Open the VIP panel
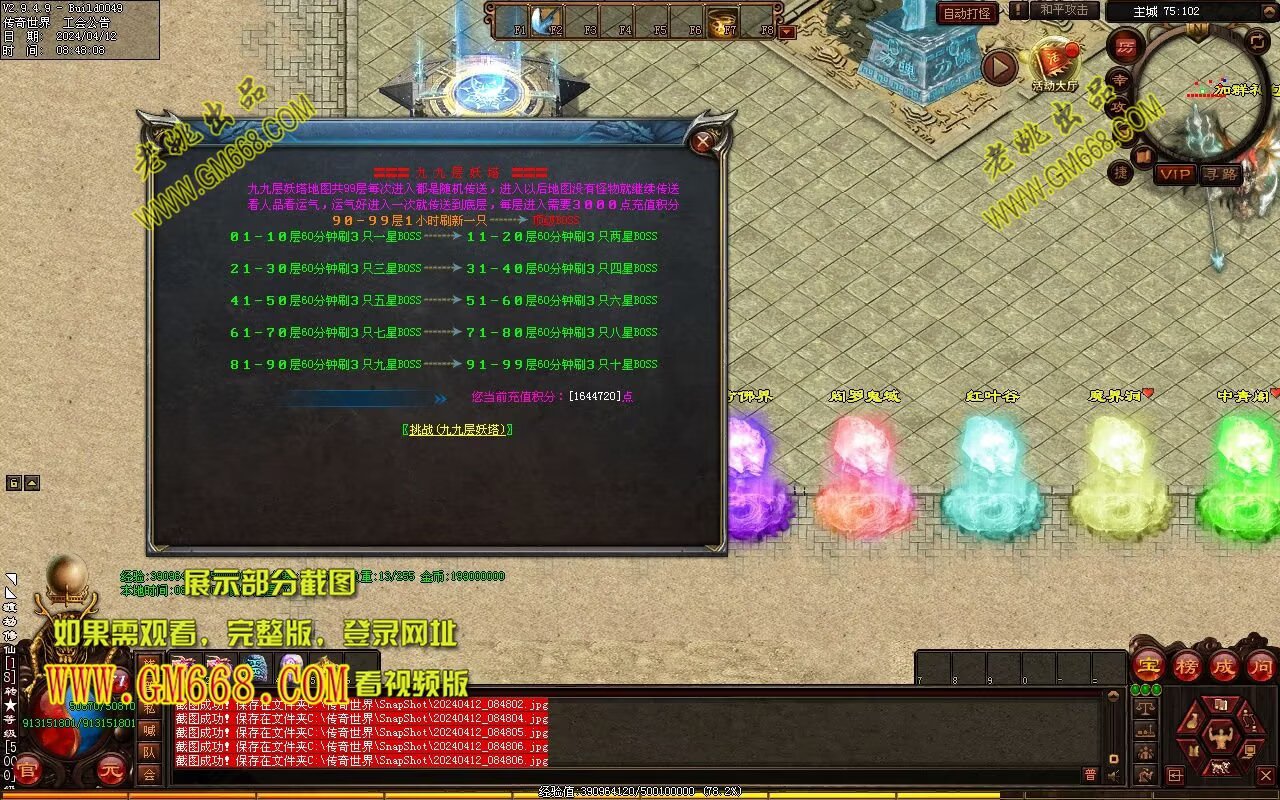Image resolution: width=1280 pixels, height=800 pixels. point(1175,174)
